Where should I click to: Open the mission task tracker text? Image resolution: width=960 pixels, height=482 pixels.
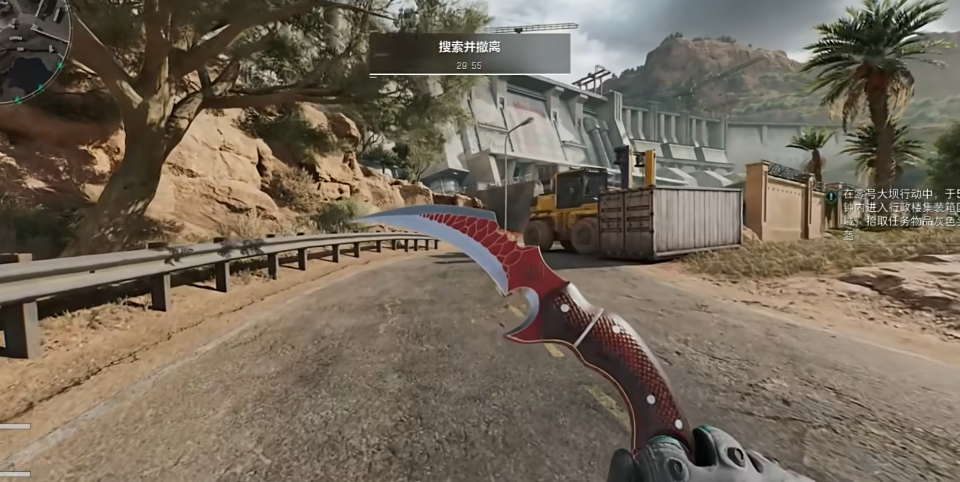(x=900, y=214)
